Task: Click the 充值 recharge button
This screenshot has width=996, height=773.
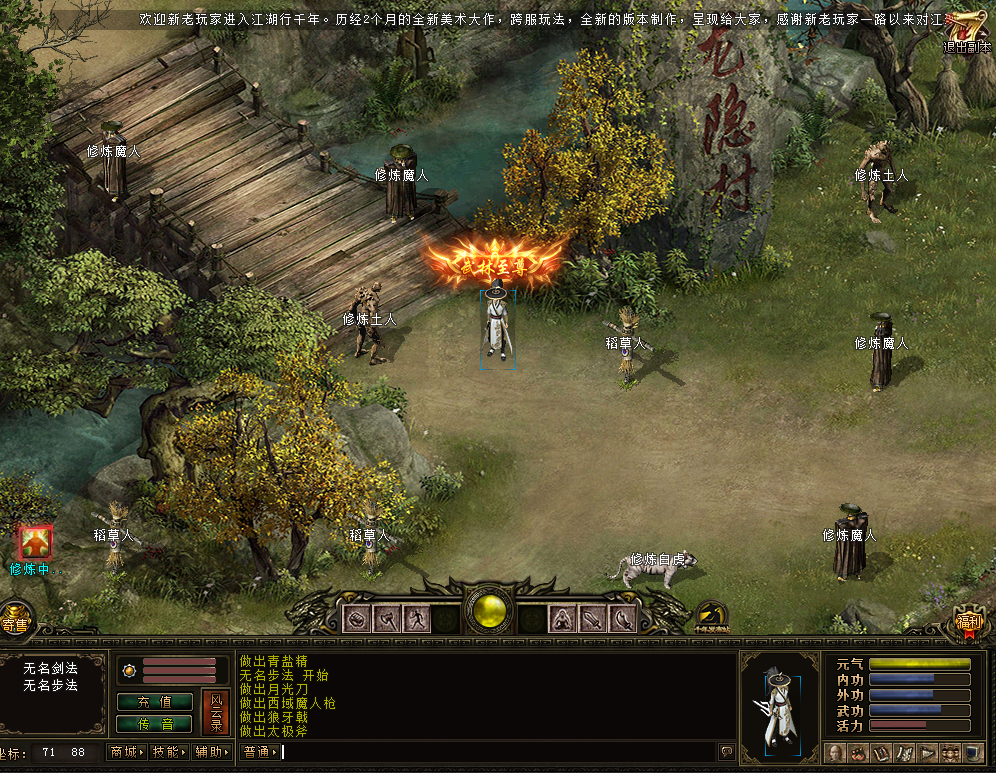Action: coord(154,702)
